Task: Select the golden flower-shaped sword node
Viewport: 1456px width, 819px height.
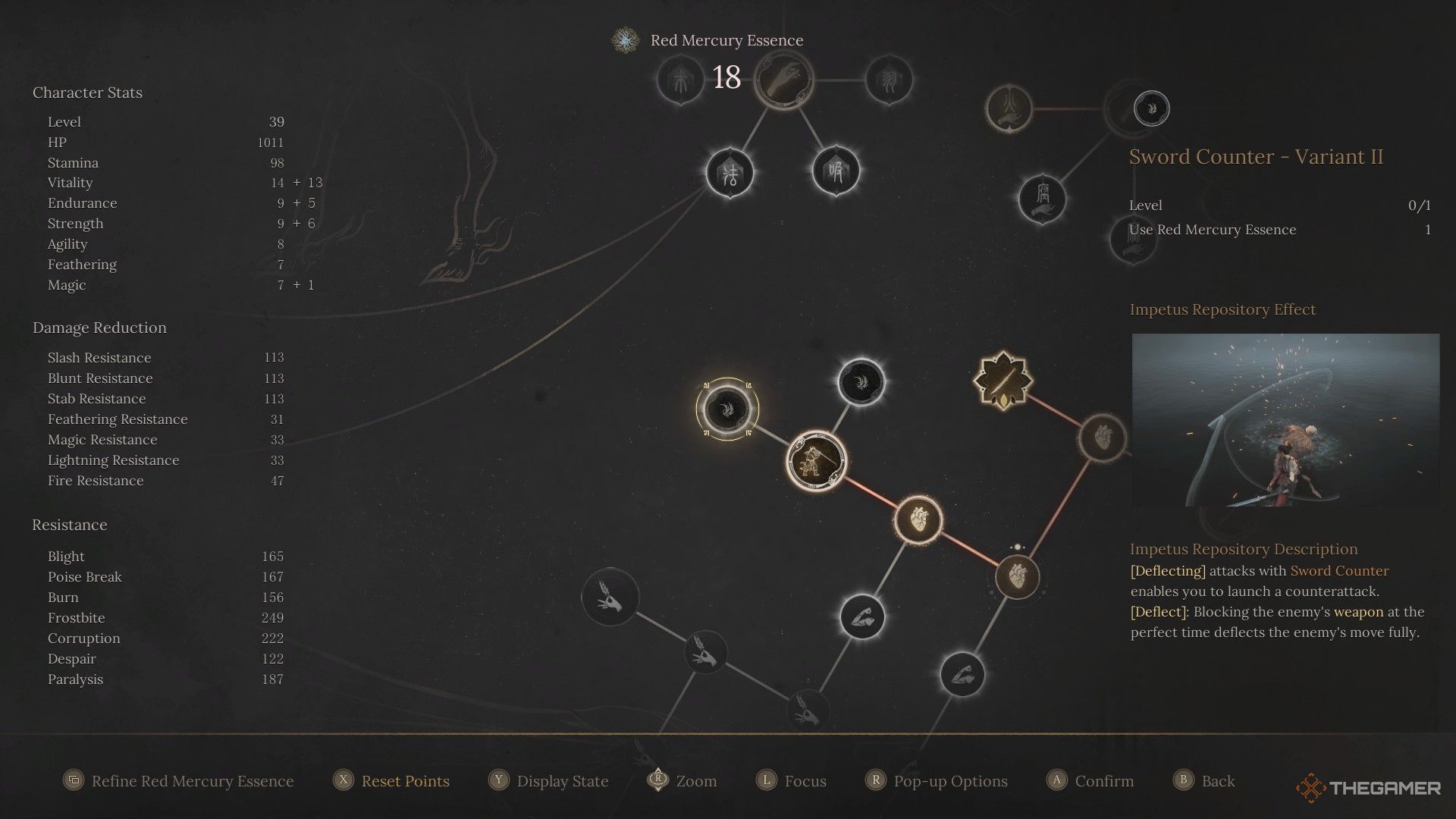Action: [x=1003, y=381]
